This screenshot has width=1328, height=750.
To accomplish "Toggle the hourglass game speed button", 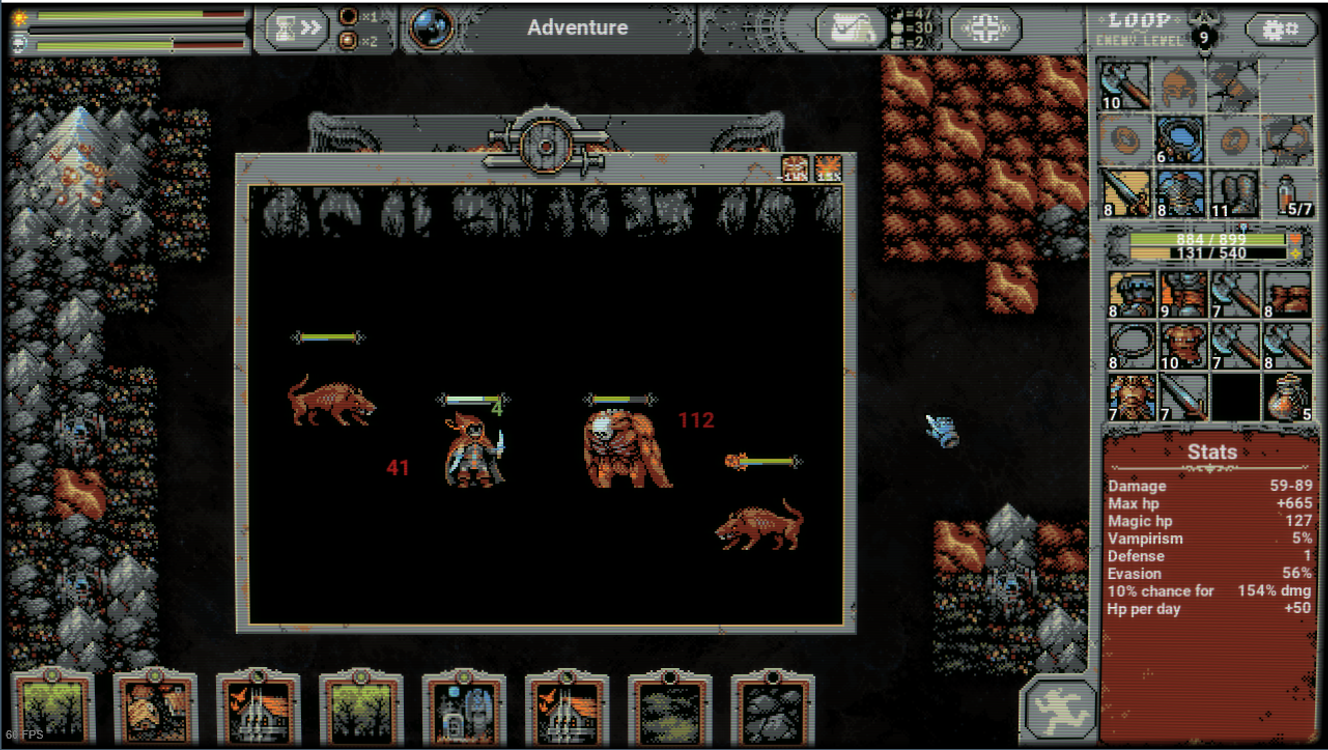I will tap(296, 29).
